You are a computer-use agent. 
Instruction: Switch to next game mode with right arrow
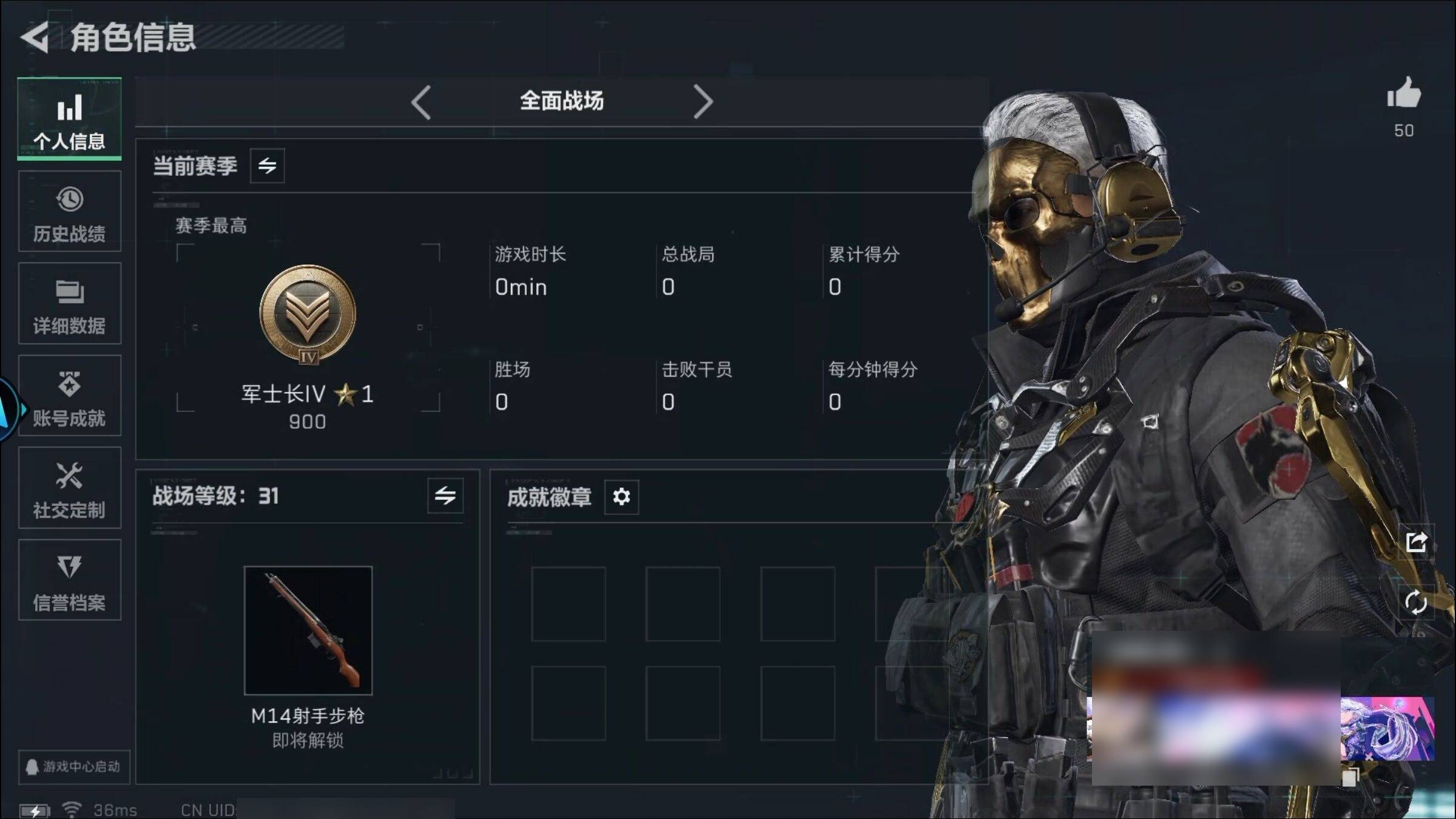pos(703,102)
